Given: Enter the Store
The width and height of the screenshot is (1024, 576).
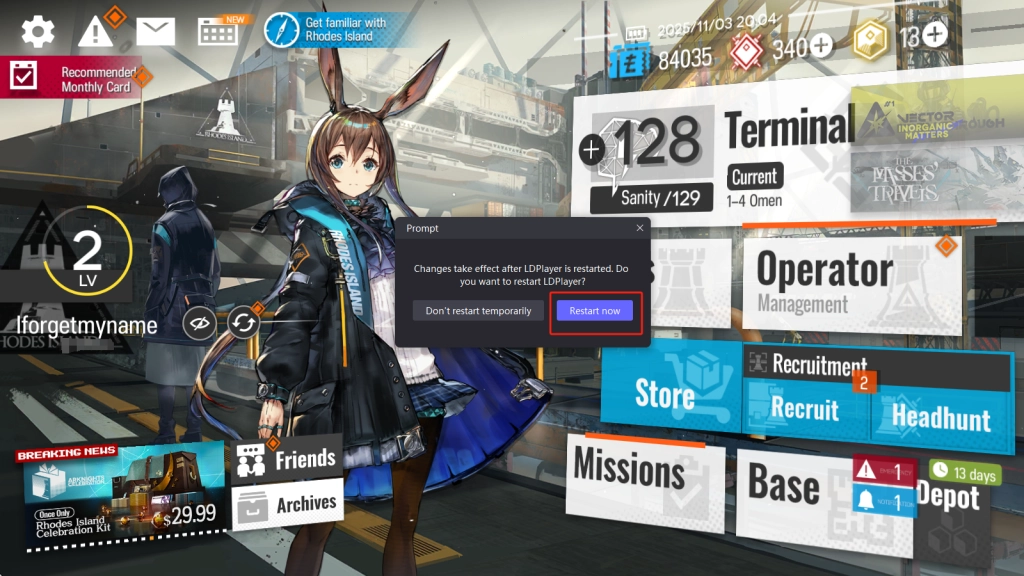Looking at the screenshot, I should [665, 394].
